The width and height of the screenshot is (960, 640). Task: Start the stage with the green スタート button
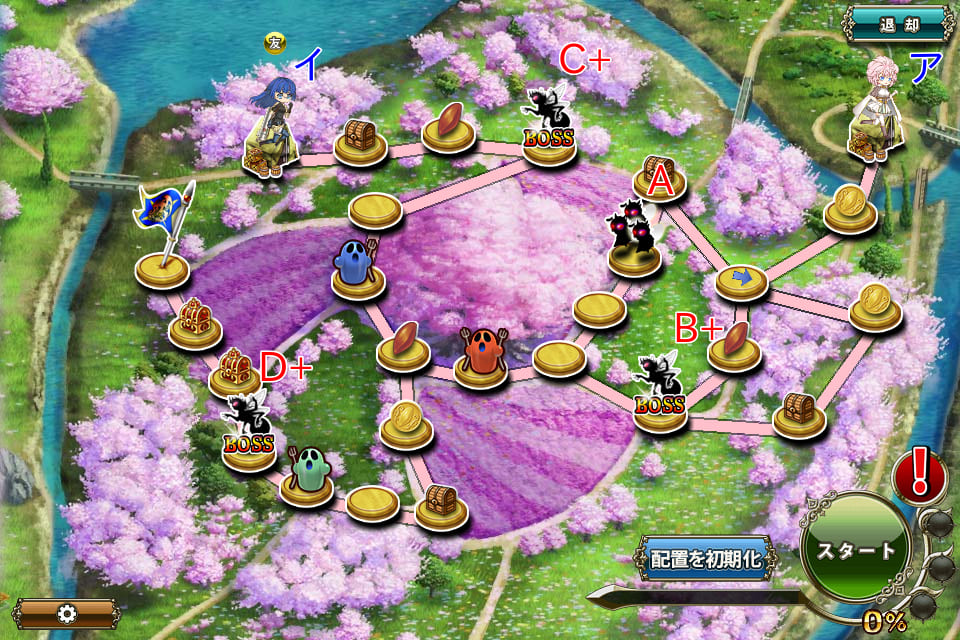[x=855, y=551]
